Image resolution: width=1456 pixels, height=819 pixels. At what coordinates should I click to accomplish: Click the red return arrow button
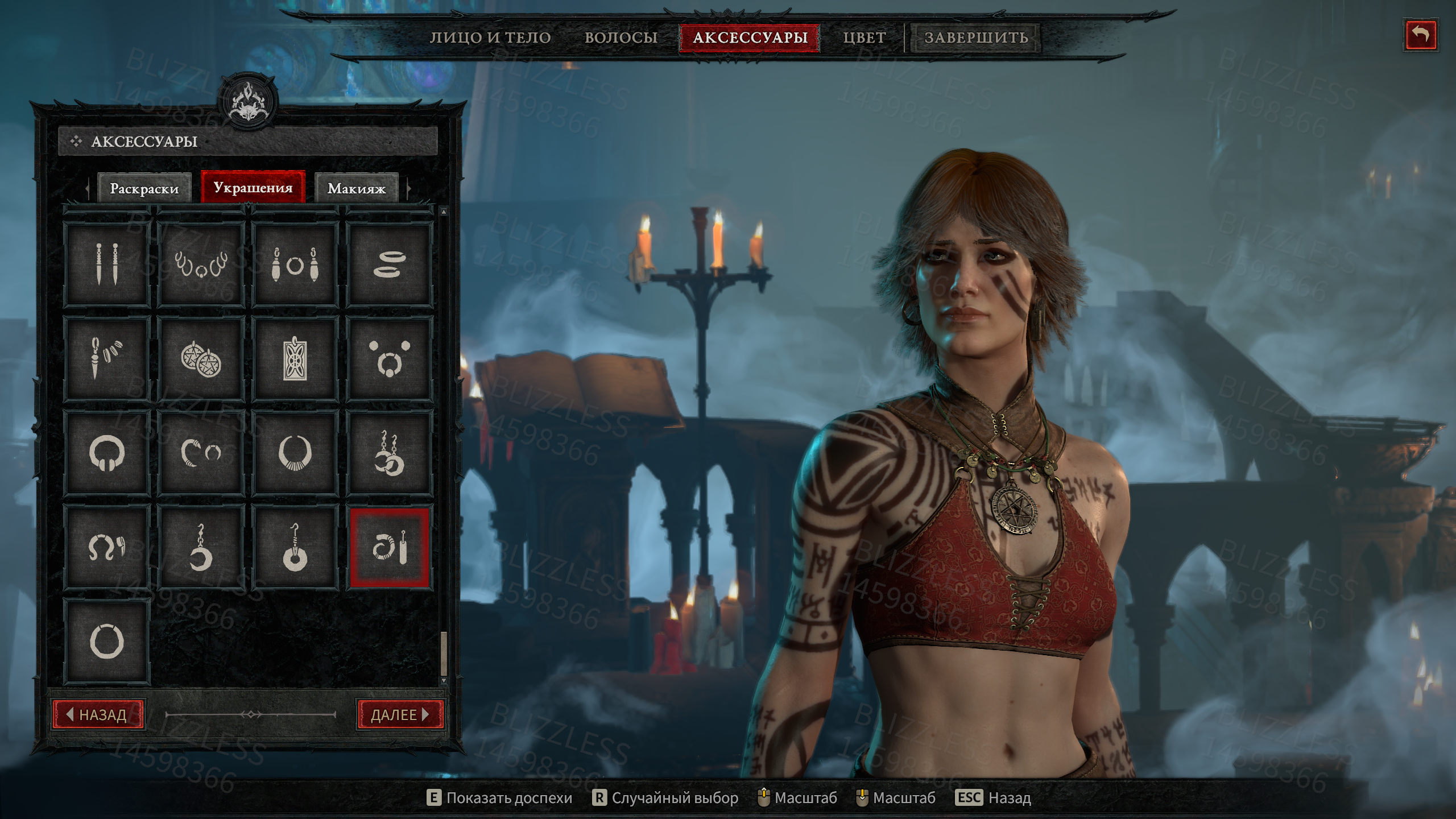1420,35
